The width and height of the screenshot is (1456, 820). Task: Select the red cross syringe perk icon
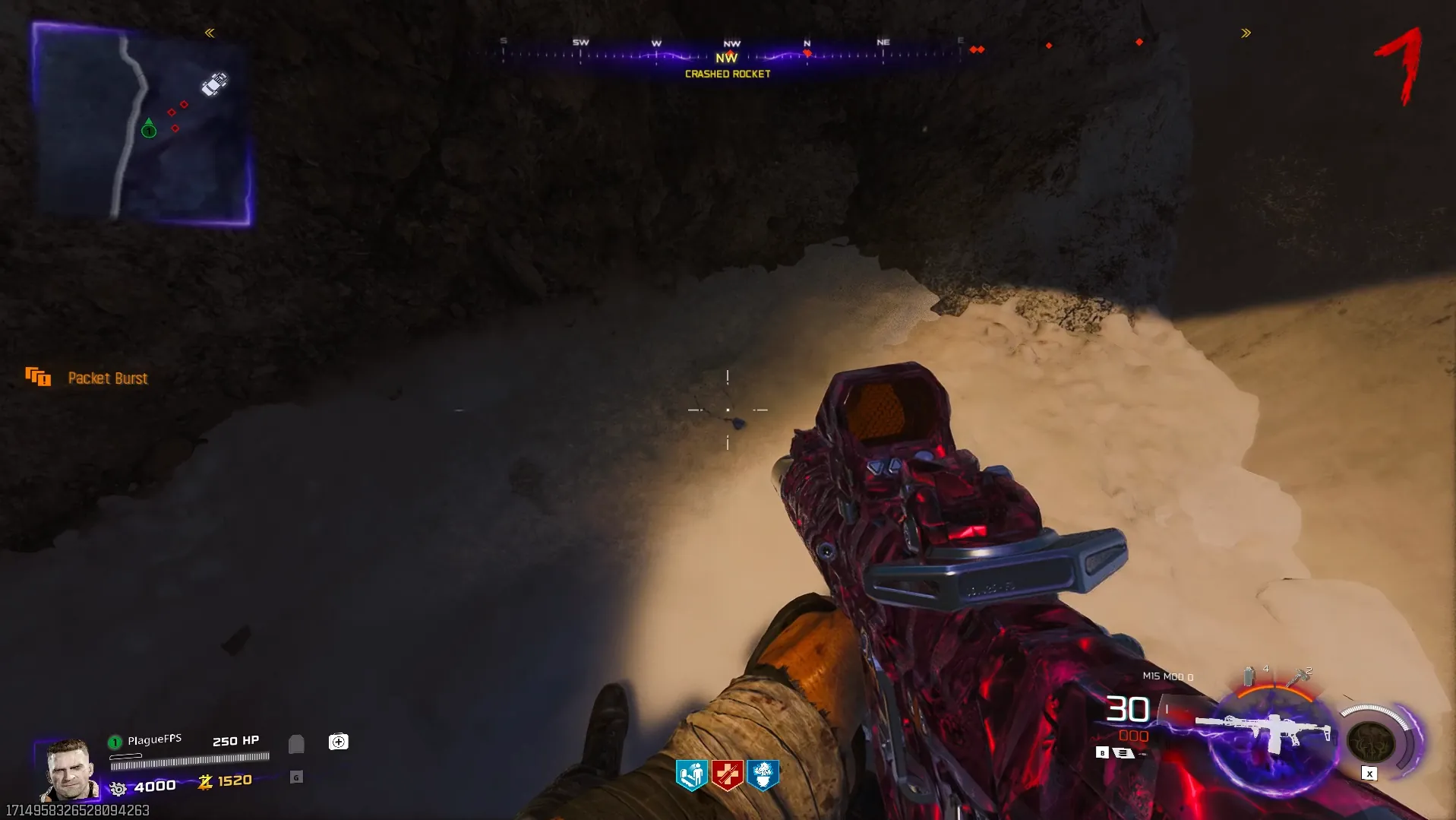pyautogui.click(x=727, y=775)
